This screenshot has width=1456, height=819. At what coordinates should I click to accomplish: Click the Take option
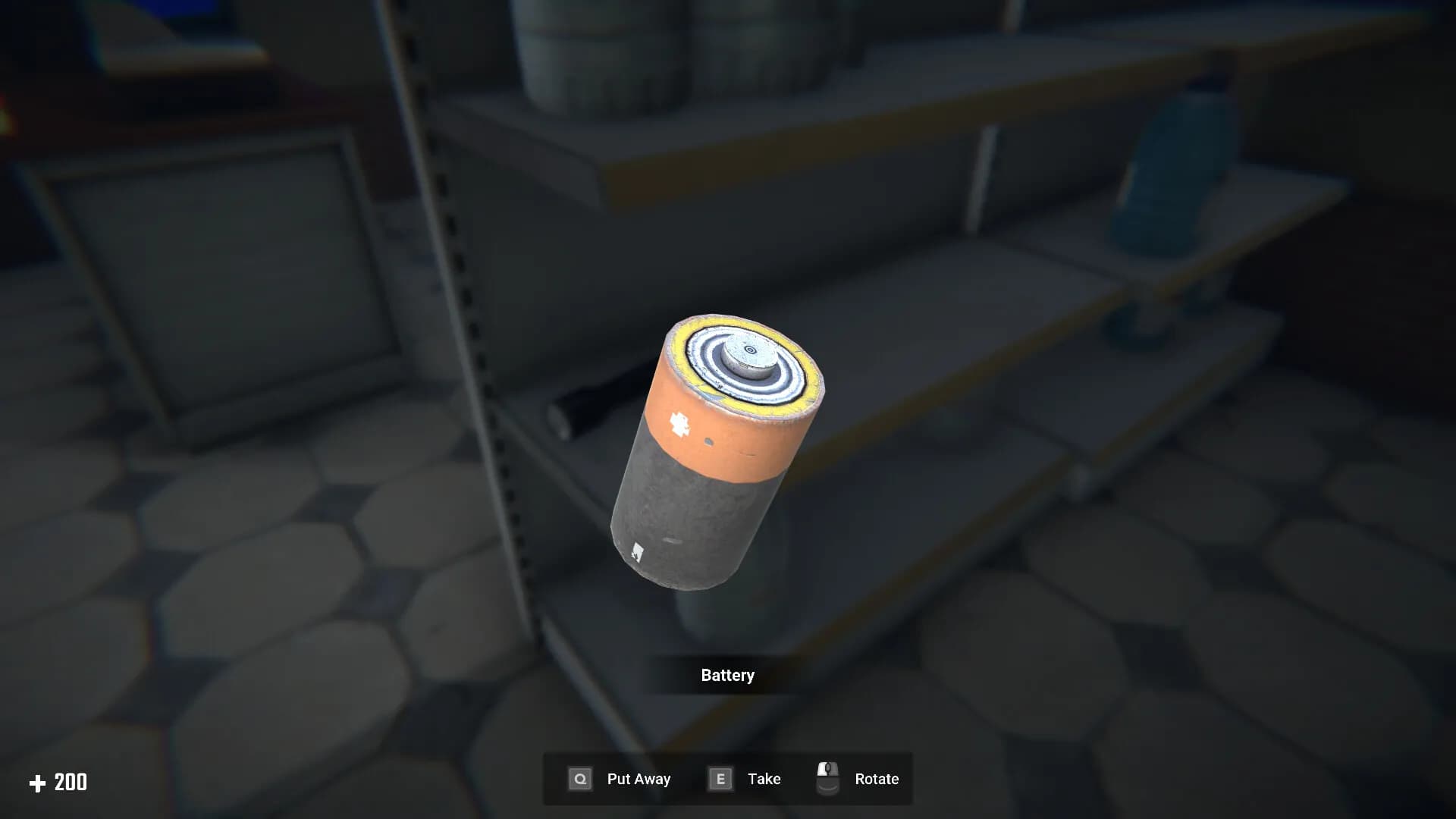(x=764, y=778)
